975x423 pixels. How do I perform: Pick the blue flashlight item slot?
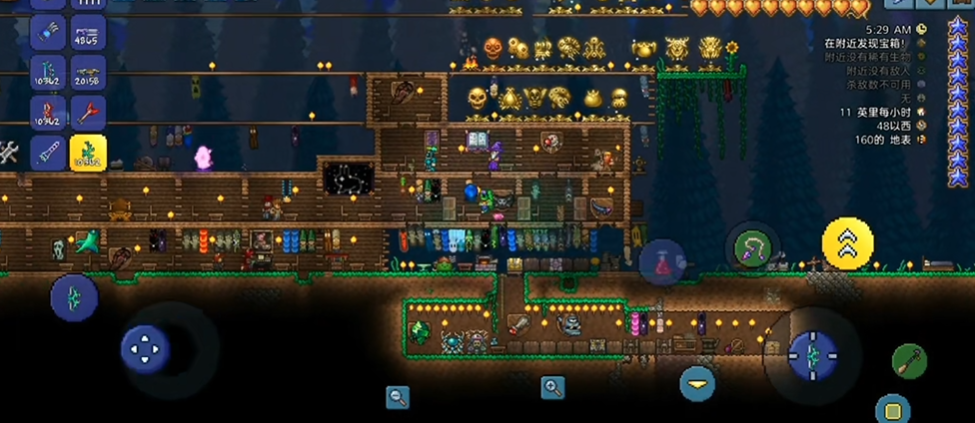pyautogui.click(x=48, y=153)
